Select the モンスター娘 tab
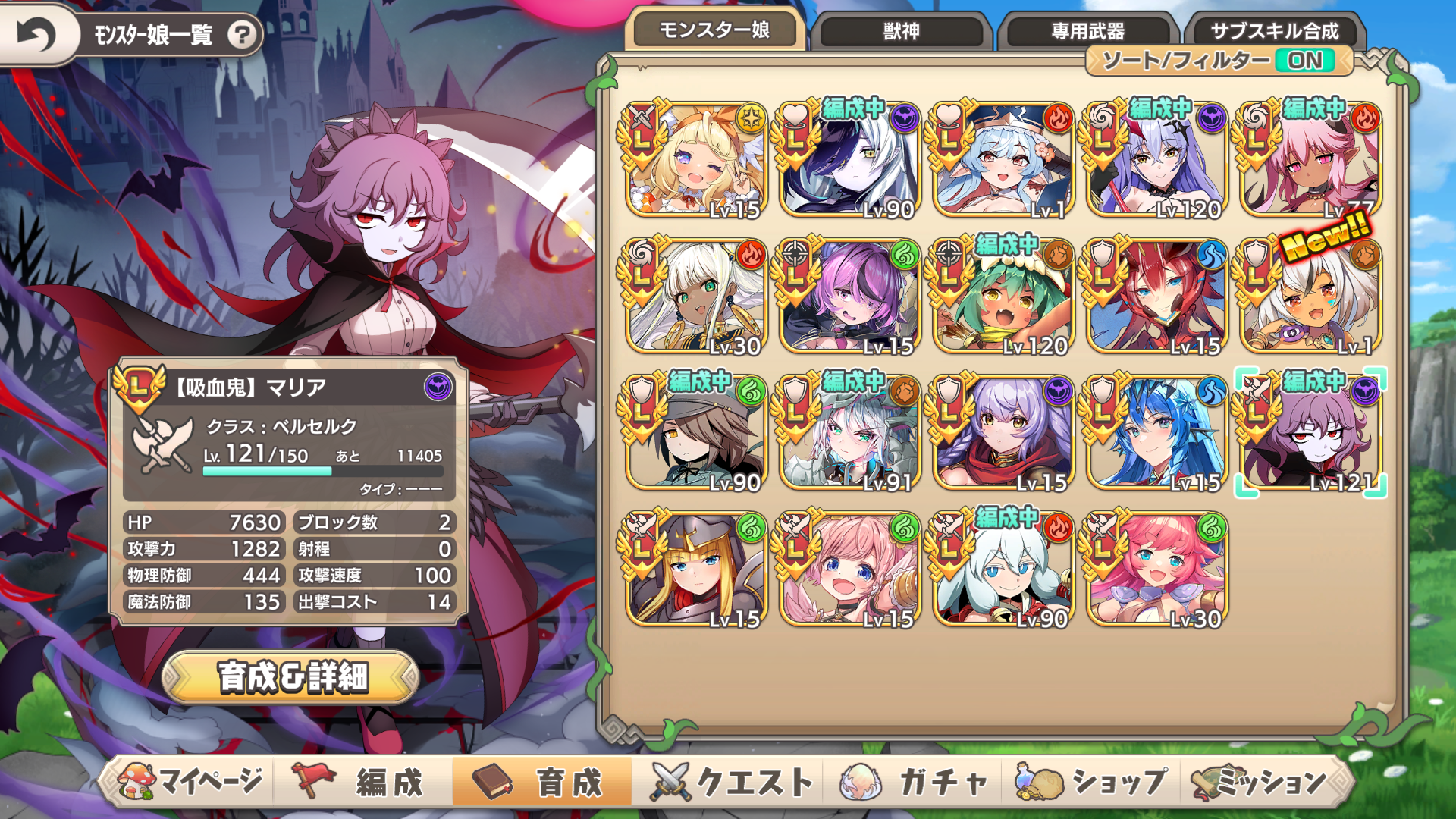Image resolution: width=1456 pixels, height=819 pixels. (714, 30)
